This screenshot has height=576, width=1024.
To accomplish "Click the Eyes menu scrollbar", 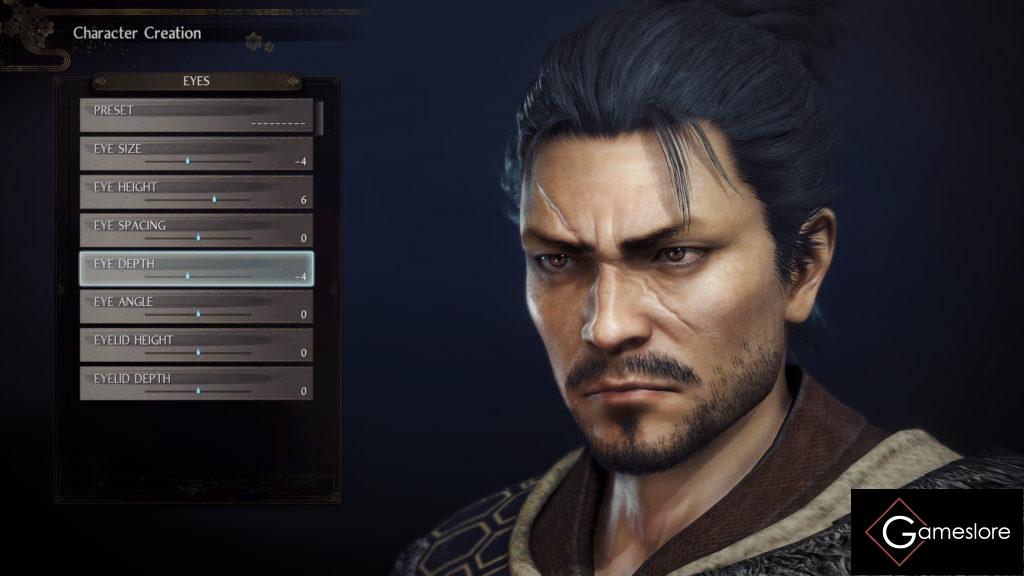I will [320, 116].
